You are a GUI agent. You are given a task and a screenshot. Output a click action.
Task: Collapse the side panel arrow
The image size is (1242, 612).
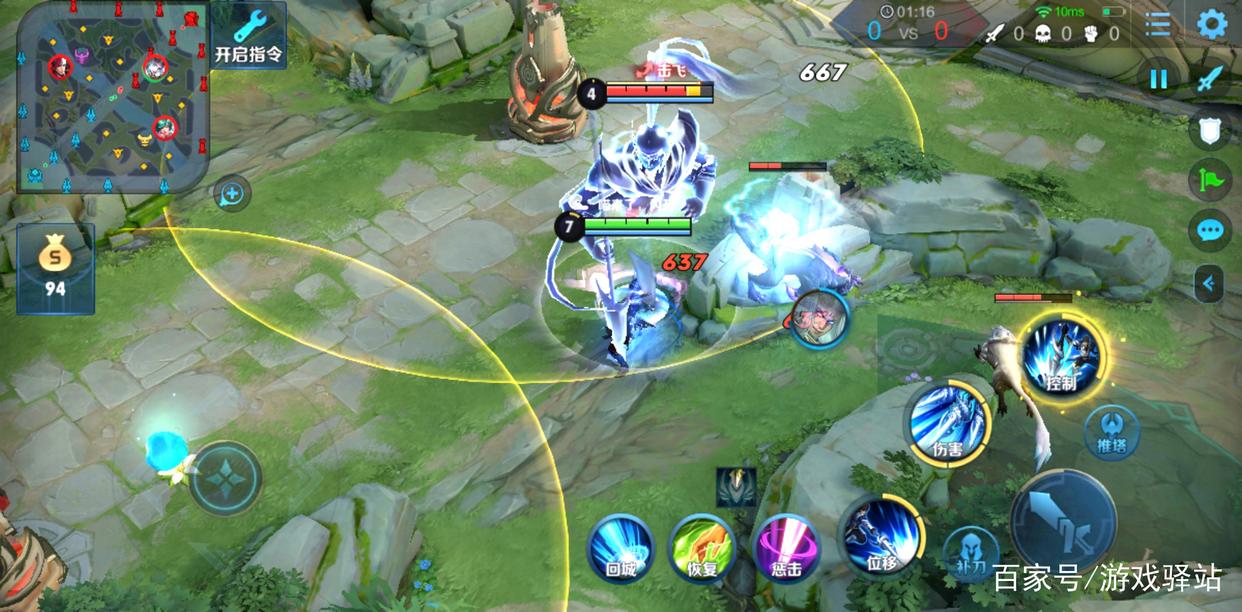coord(1210,284)
